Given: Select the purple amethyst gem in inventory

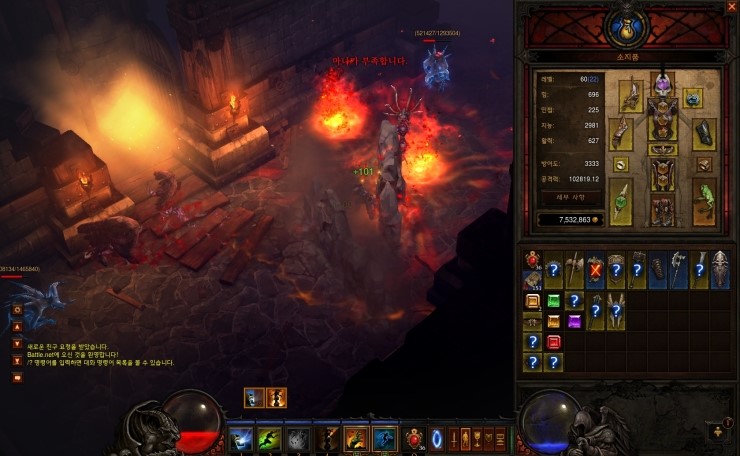Looking at the screenshot, I should (574, 321).
